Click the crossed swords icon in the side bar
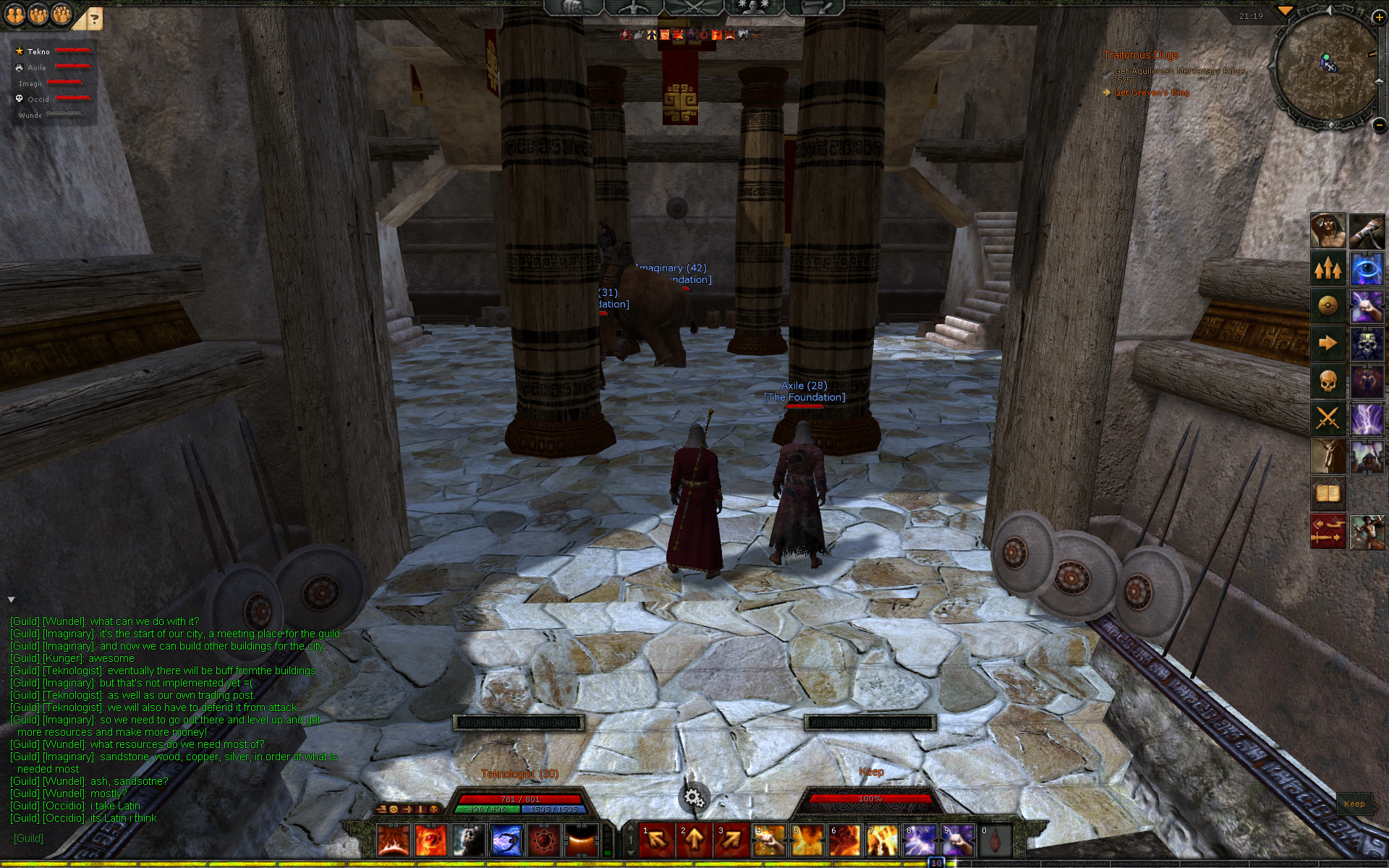This screenshot has height=868, width=1389. (x=1328, y=419)
